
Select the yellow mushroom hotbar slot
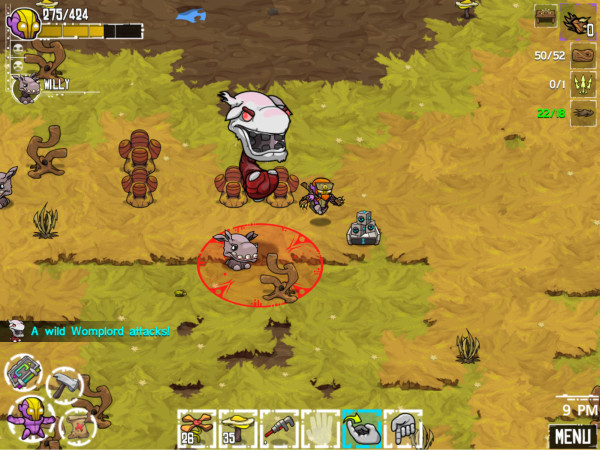pos(237,428)
